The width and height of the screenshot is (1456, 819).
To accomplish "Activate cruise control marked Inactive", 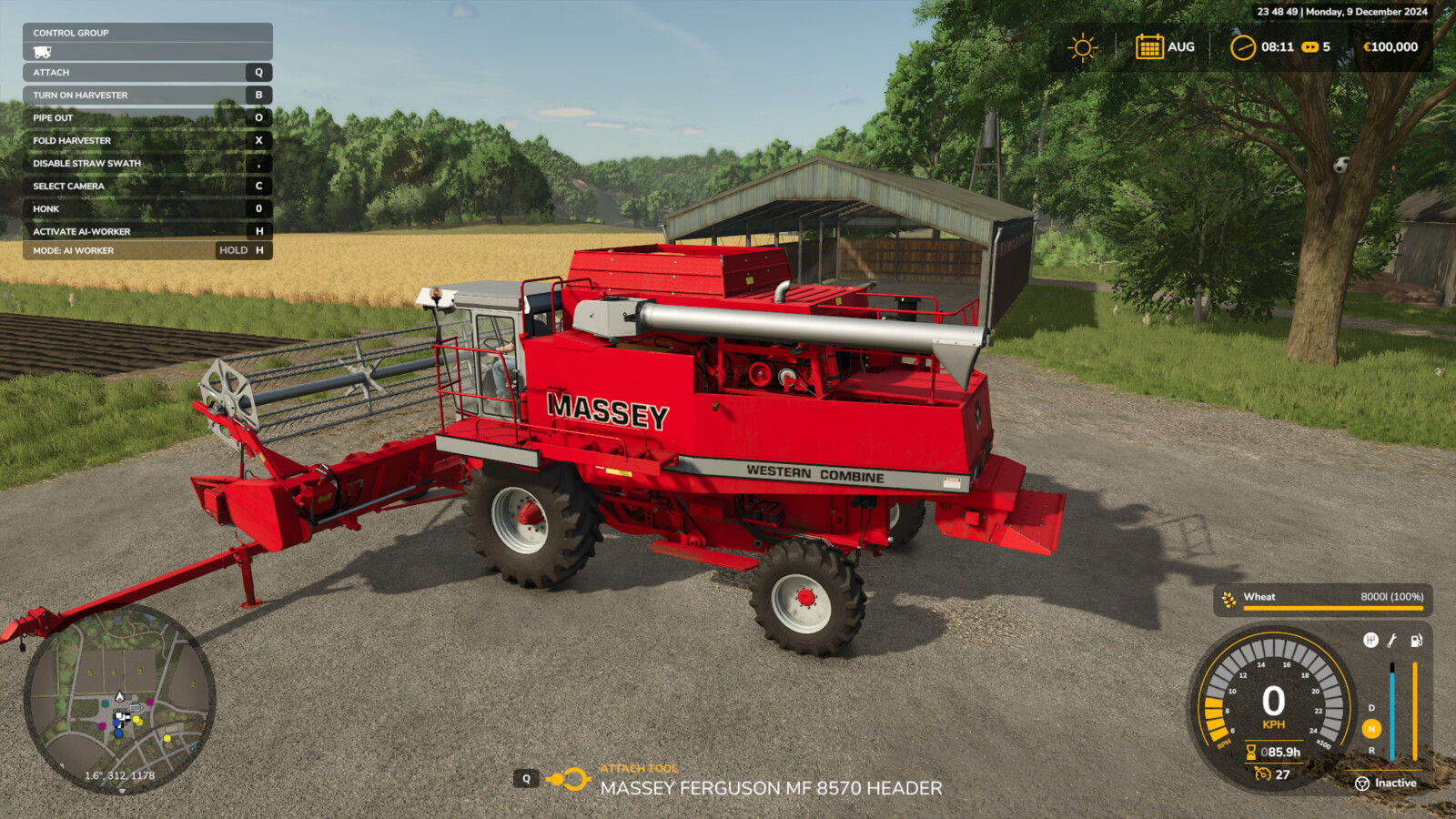I will 1388,784.
